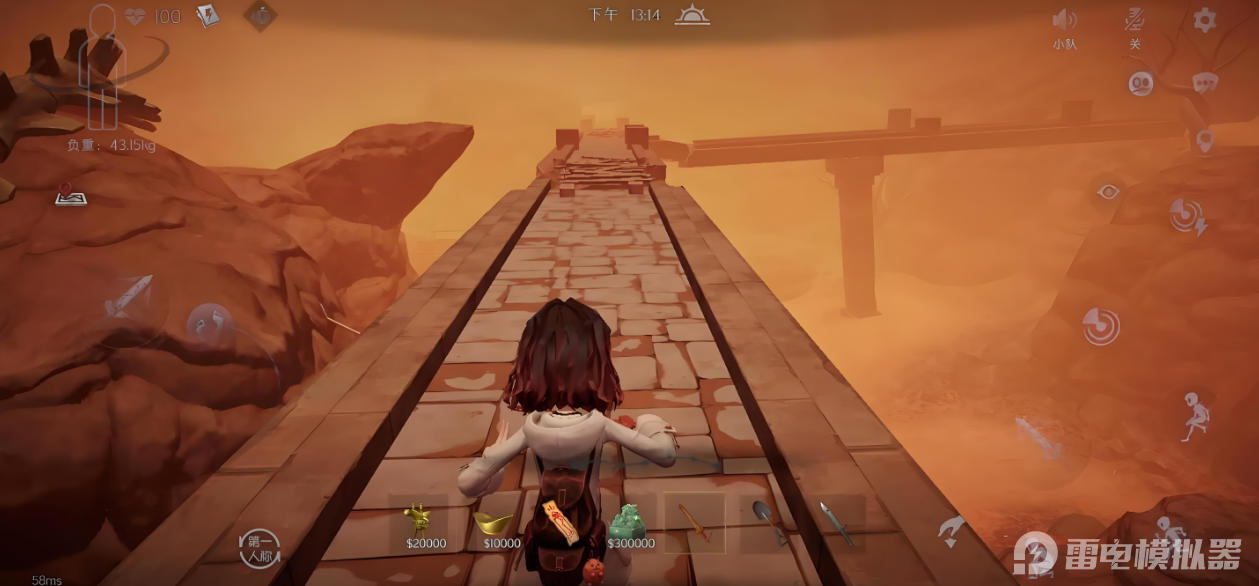Open the emoji face panel
Screen dimensions: 1259x586
click(x=1141, y=83)
